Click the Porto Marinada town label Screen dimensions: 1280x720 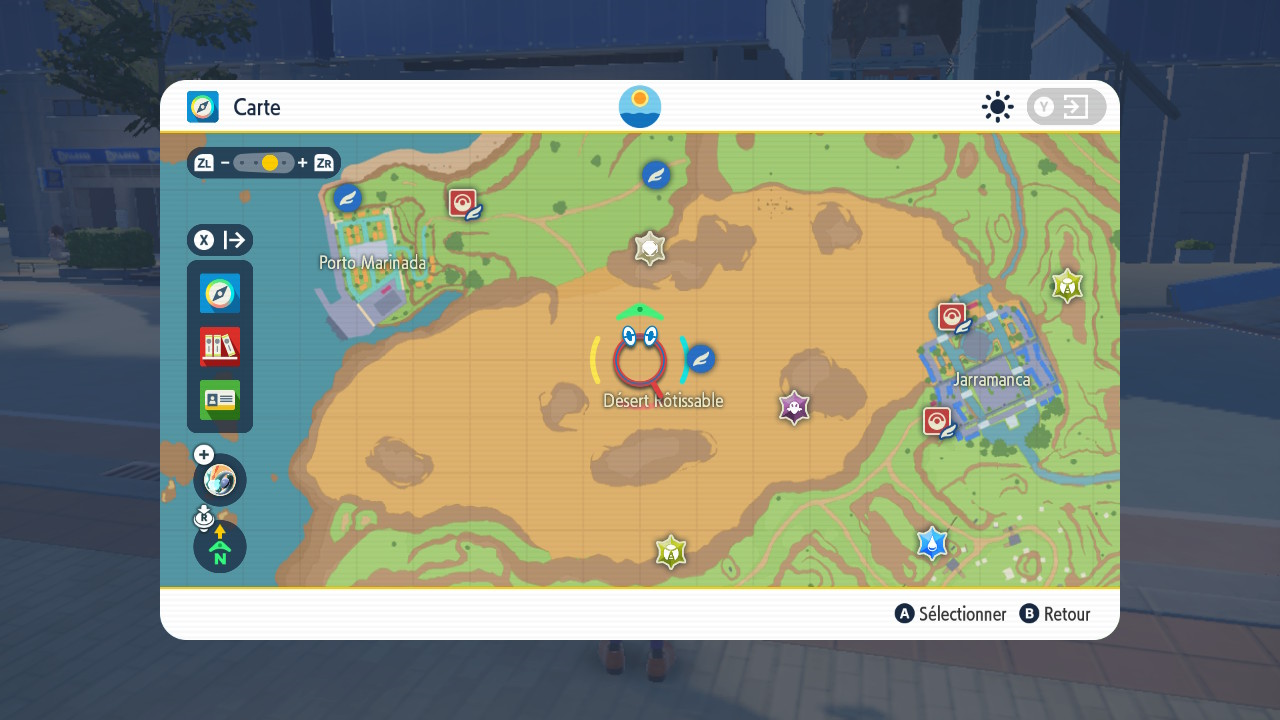point(372,263)
